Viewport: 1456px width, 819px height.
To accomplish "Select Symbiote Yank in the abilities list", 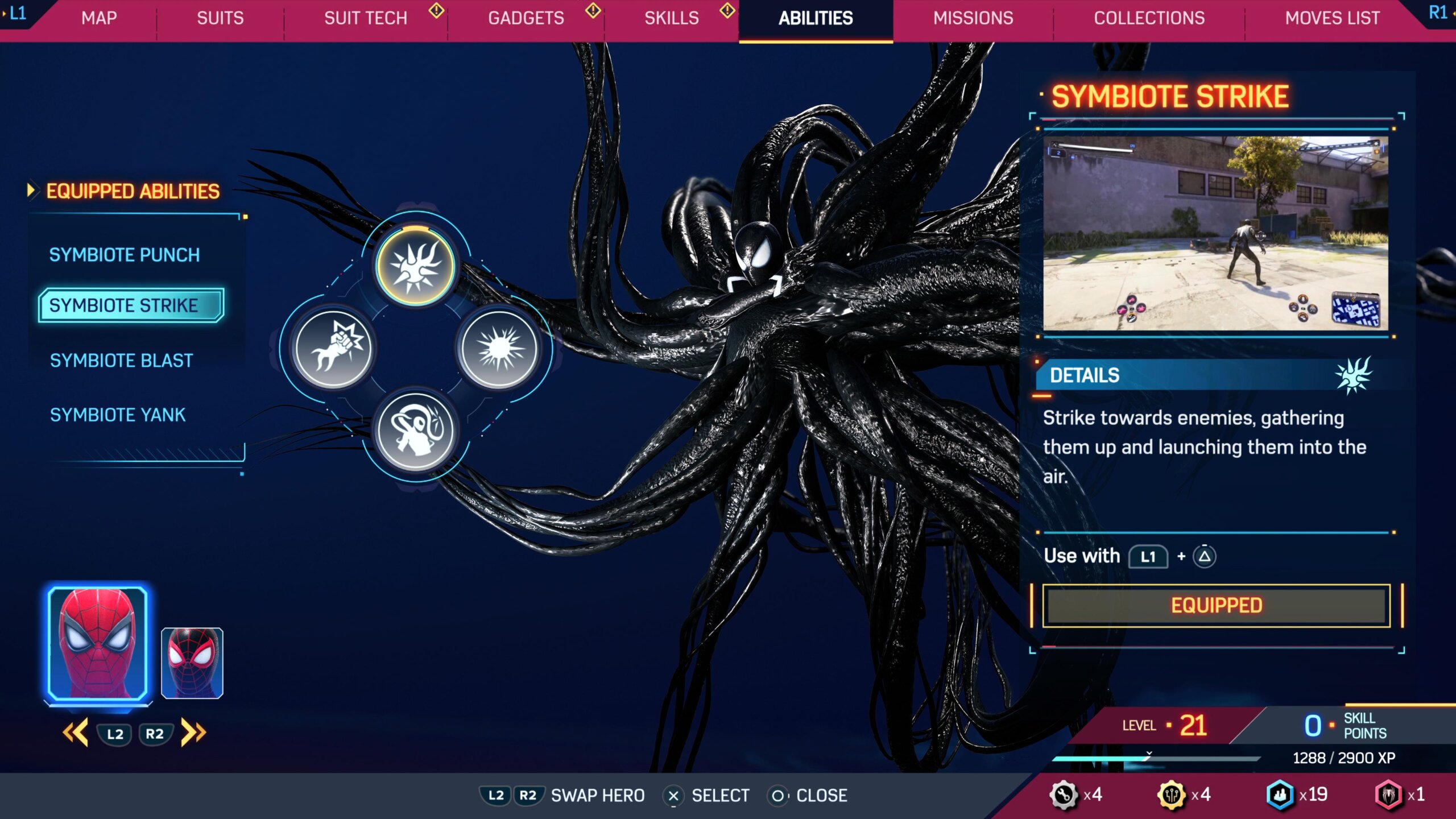I will pos(118,415).
